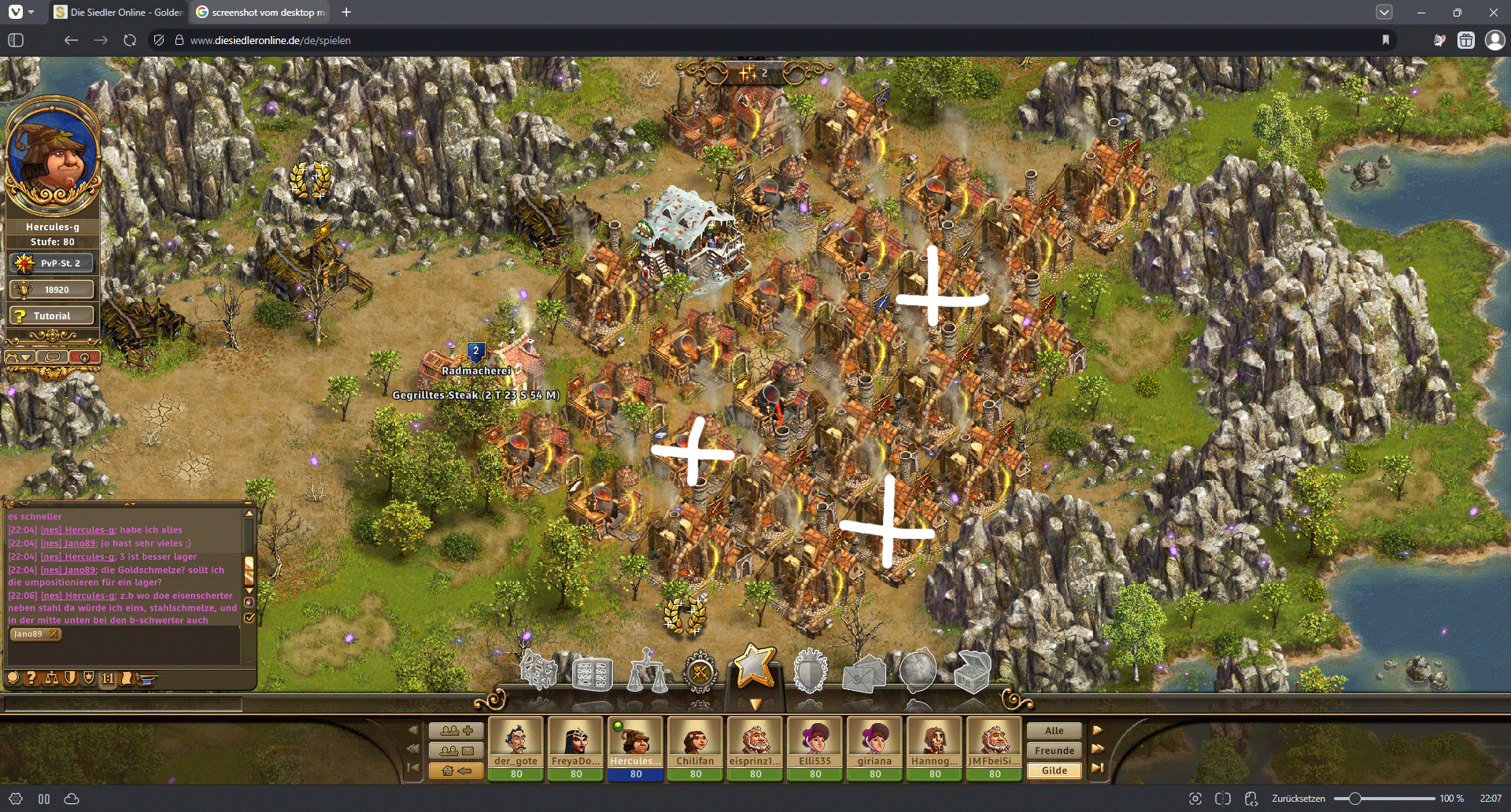Open the treasure chest shop icon
Viewport: 1511px width, 812px height.
(x=972, y=672)
